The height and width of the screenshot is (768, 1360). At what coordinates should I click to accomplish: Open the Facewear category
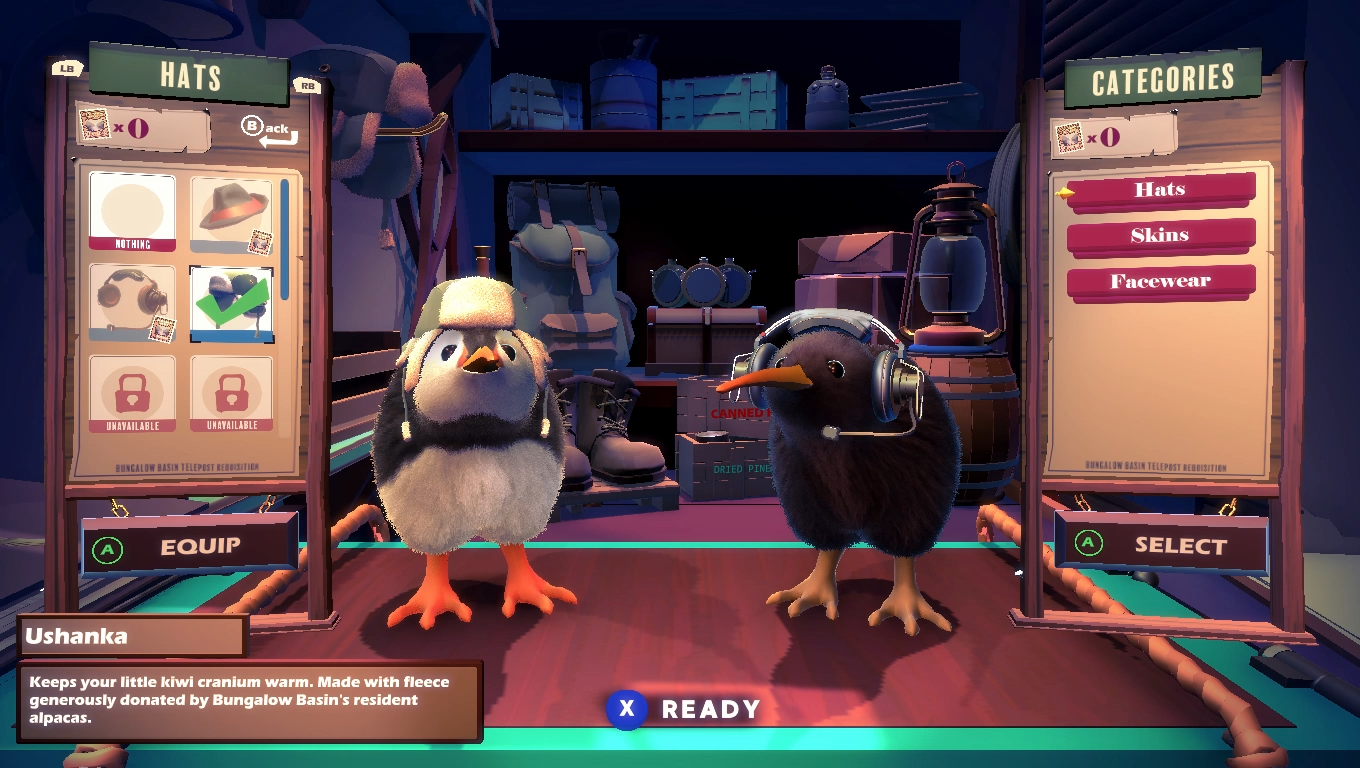click(1160, 281)
